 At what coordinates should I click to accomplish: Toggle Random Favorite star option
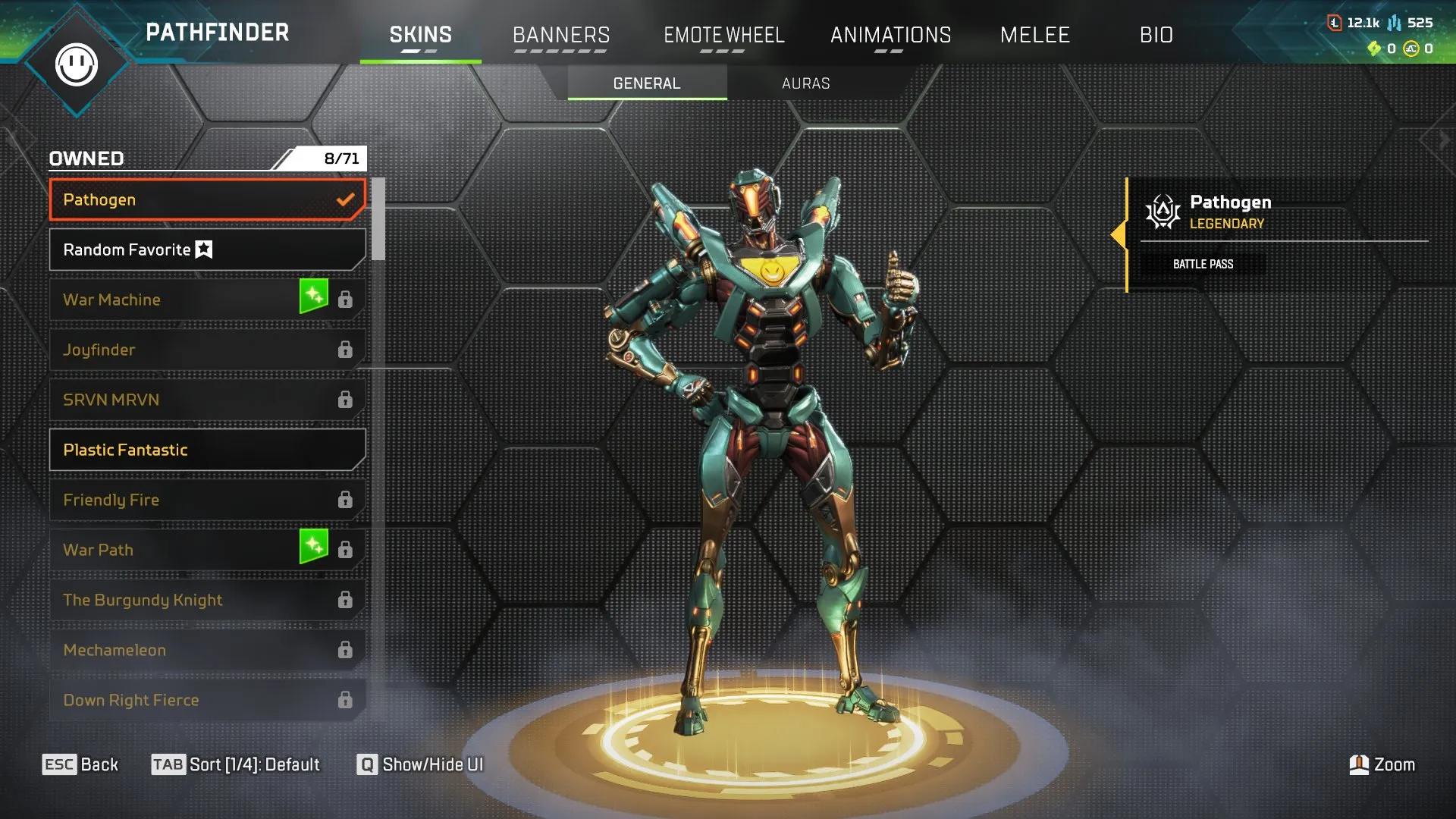(203, 249)
